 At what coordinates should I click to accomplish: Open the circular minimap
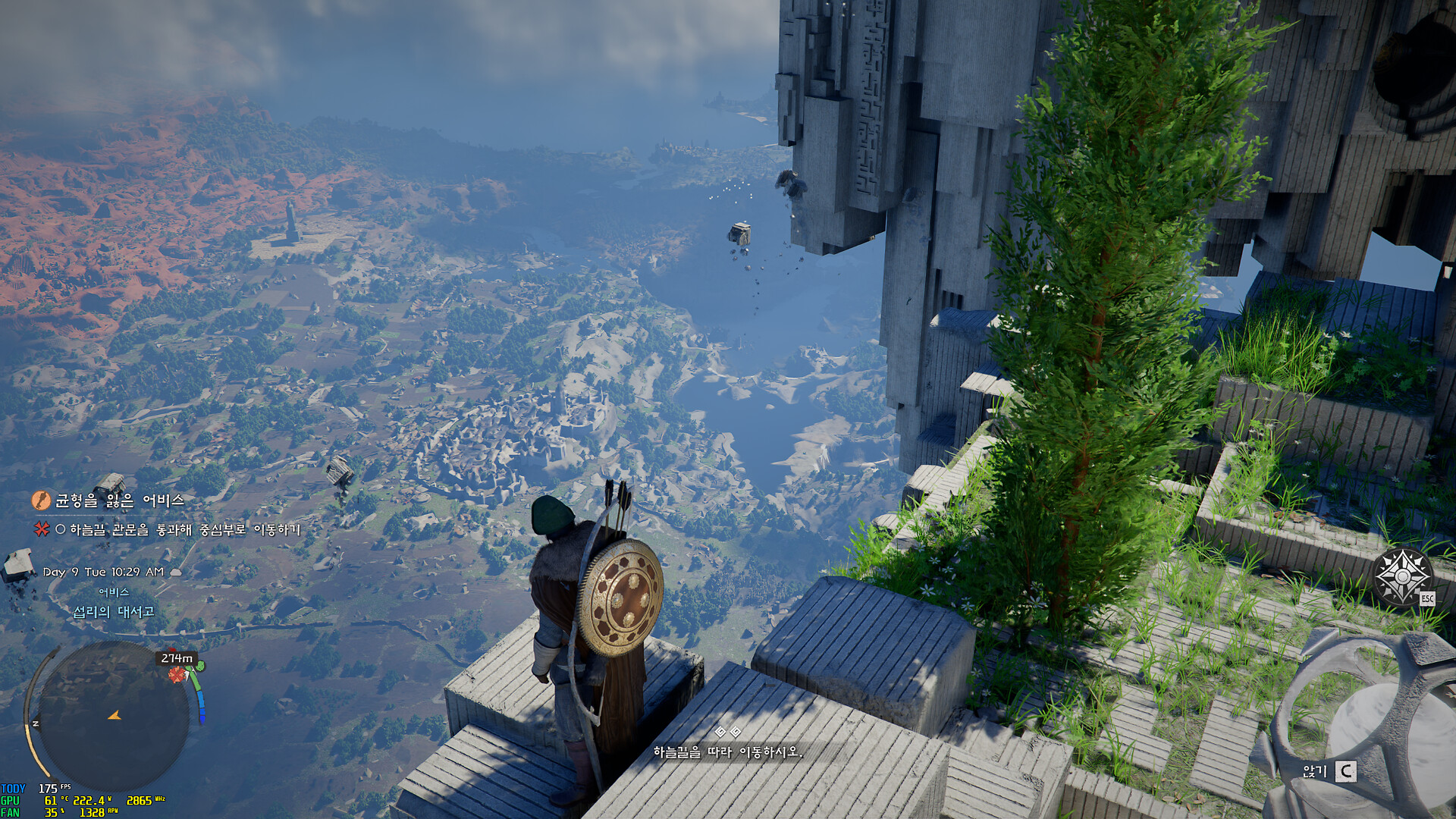coord(114,716)
